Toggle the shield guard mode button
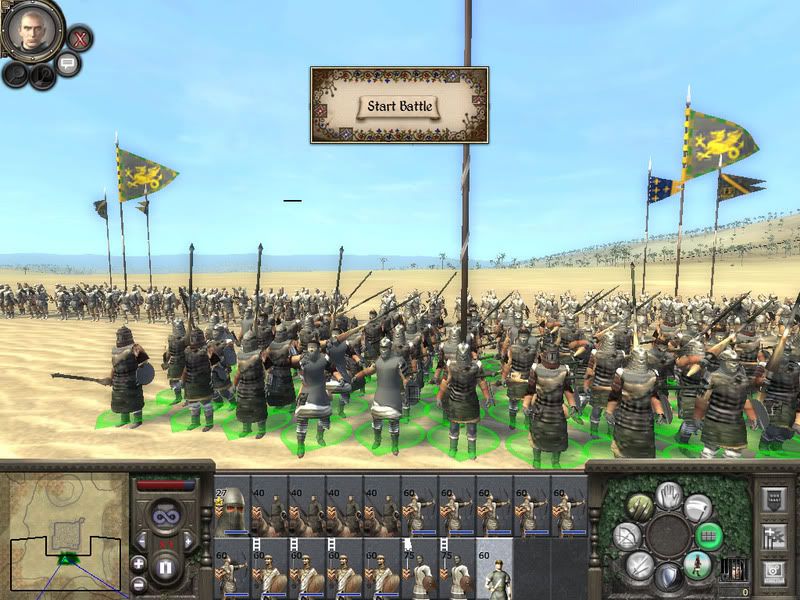Screen dimensions: 800x600 pos(667,573)
